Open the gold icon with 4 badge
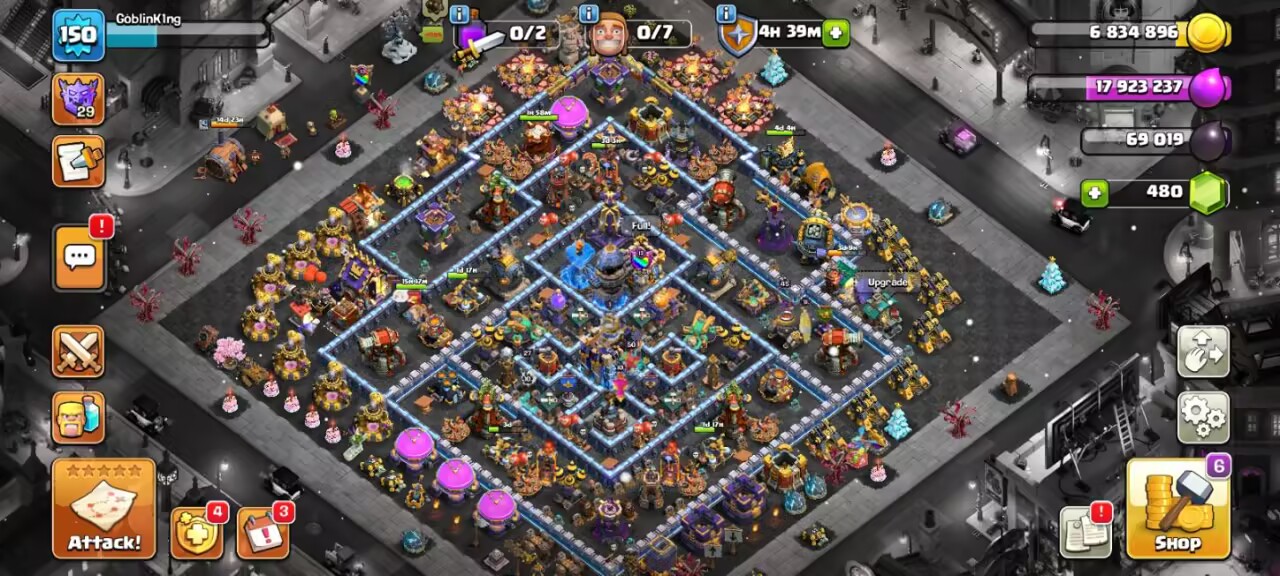This screenshot has width=1280, height=576. 196,533
